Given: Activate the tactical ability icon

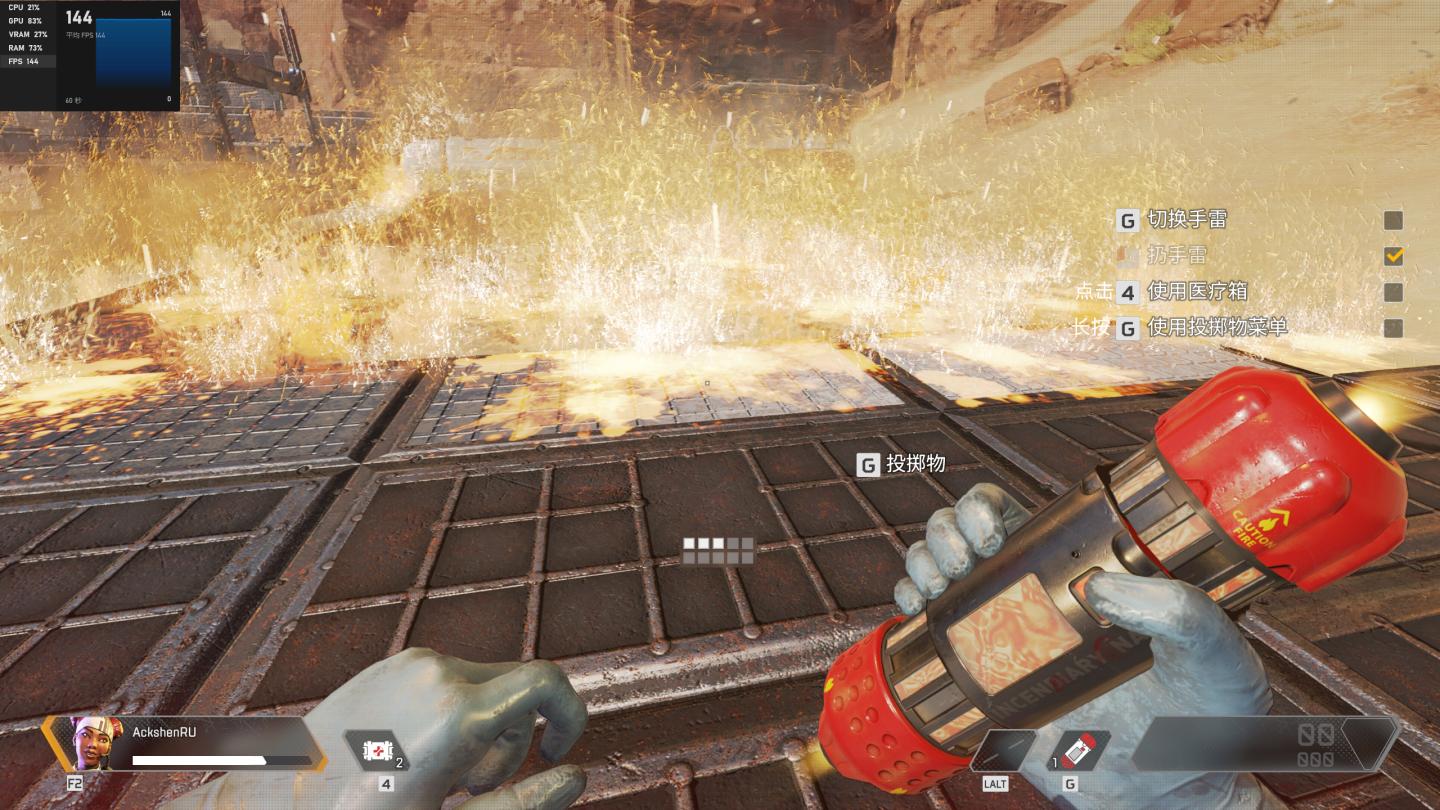Looking at the screenshot, I should [1003, 751].
